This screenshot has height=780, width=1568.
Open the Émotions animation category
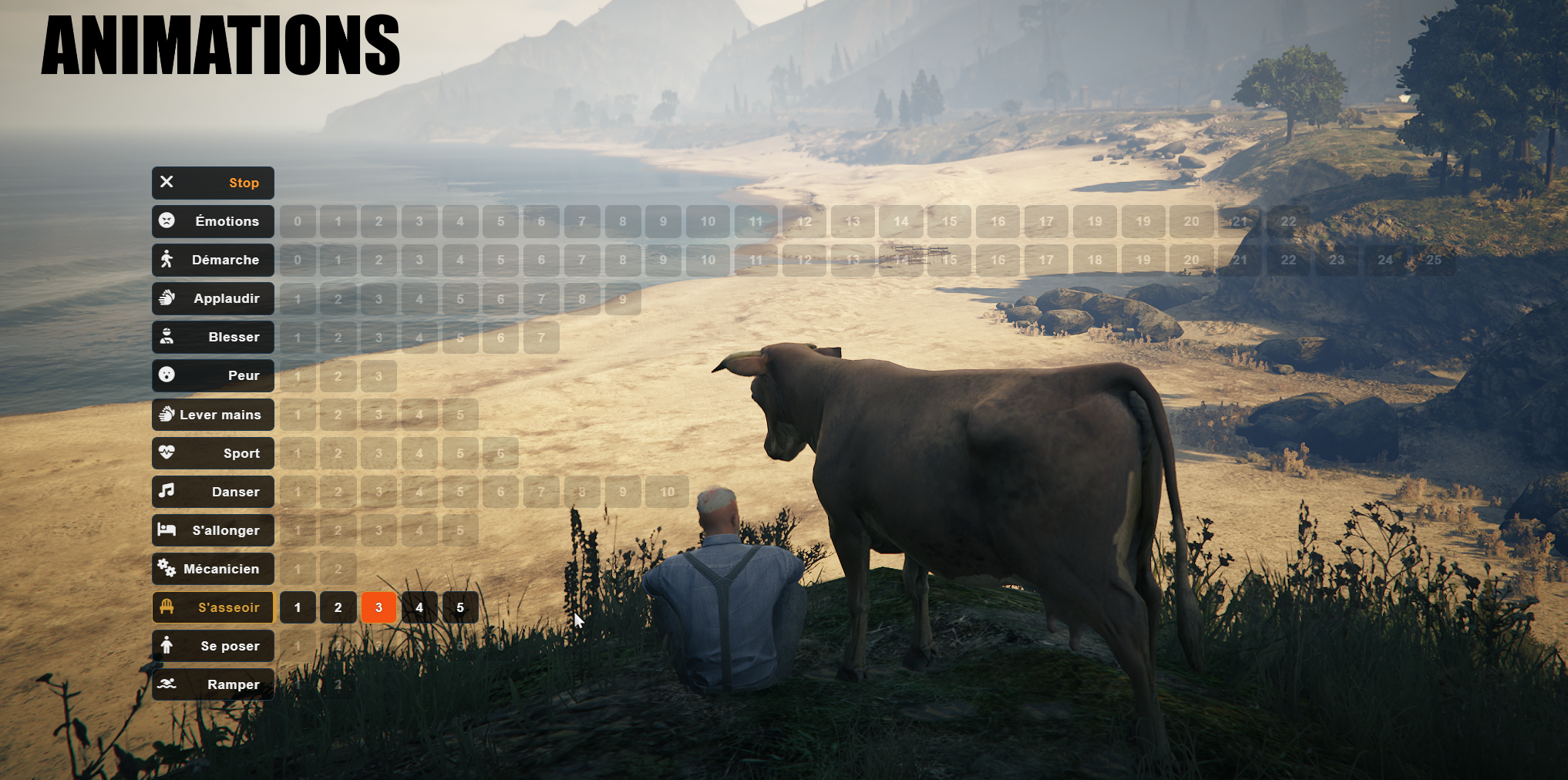tap(213, 221)
